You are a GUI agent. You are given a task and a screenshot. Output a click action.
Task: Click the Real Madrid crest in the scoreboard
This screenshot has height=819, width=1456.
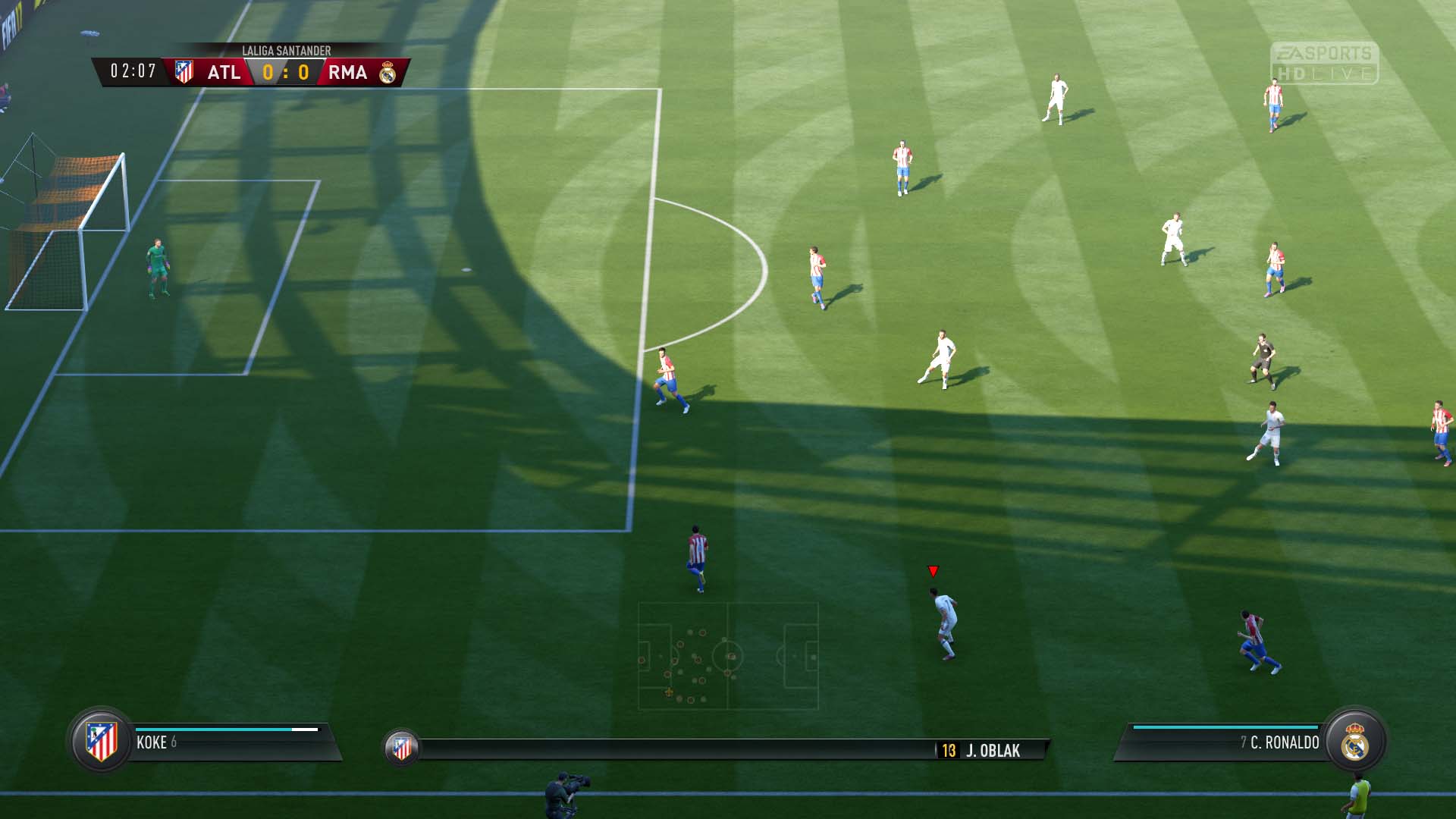click(388, 73)
